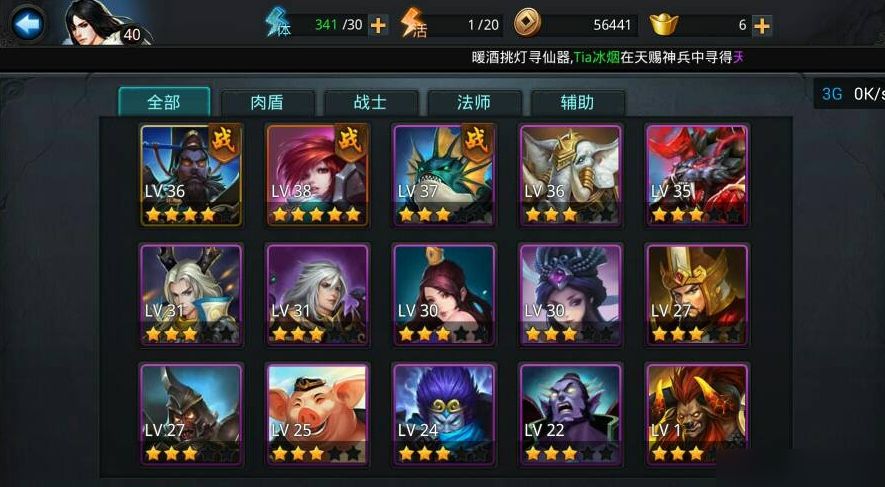Go back with the blue arrow button
Screen dimensions: 885x487
point(27,23)
